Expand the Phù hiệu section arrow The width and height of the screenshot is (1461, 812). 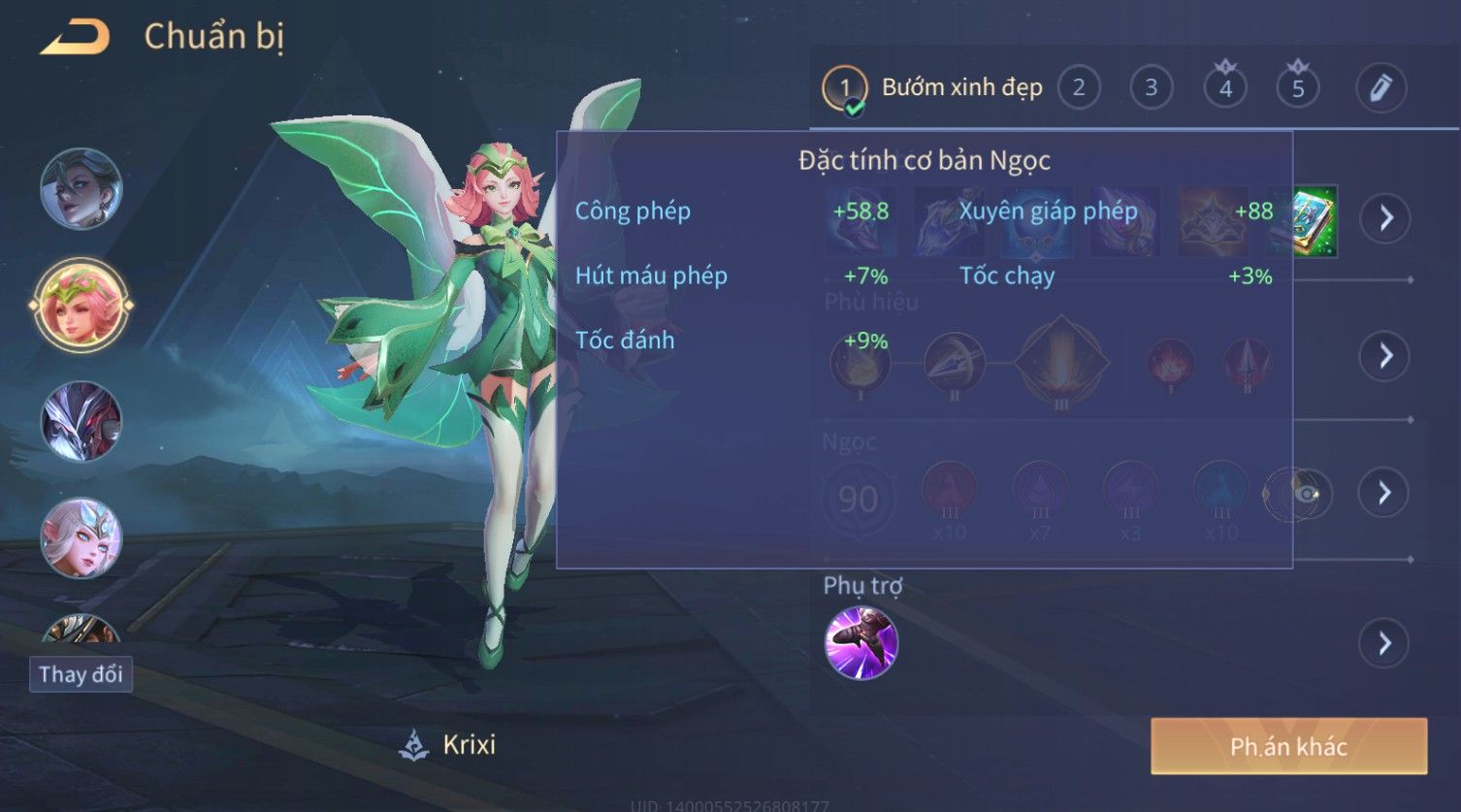pyautogui.click(x=1384, y=356)
